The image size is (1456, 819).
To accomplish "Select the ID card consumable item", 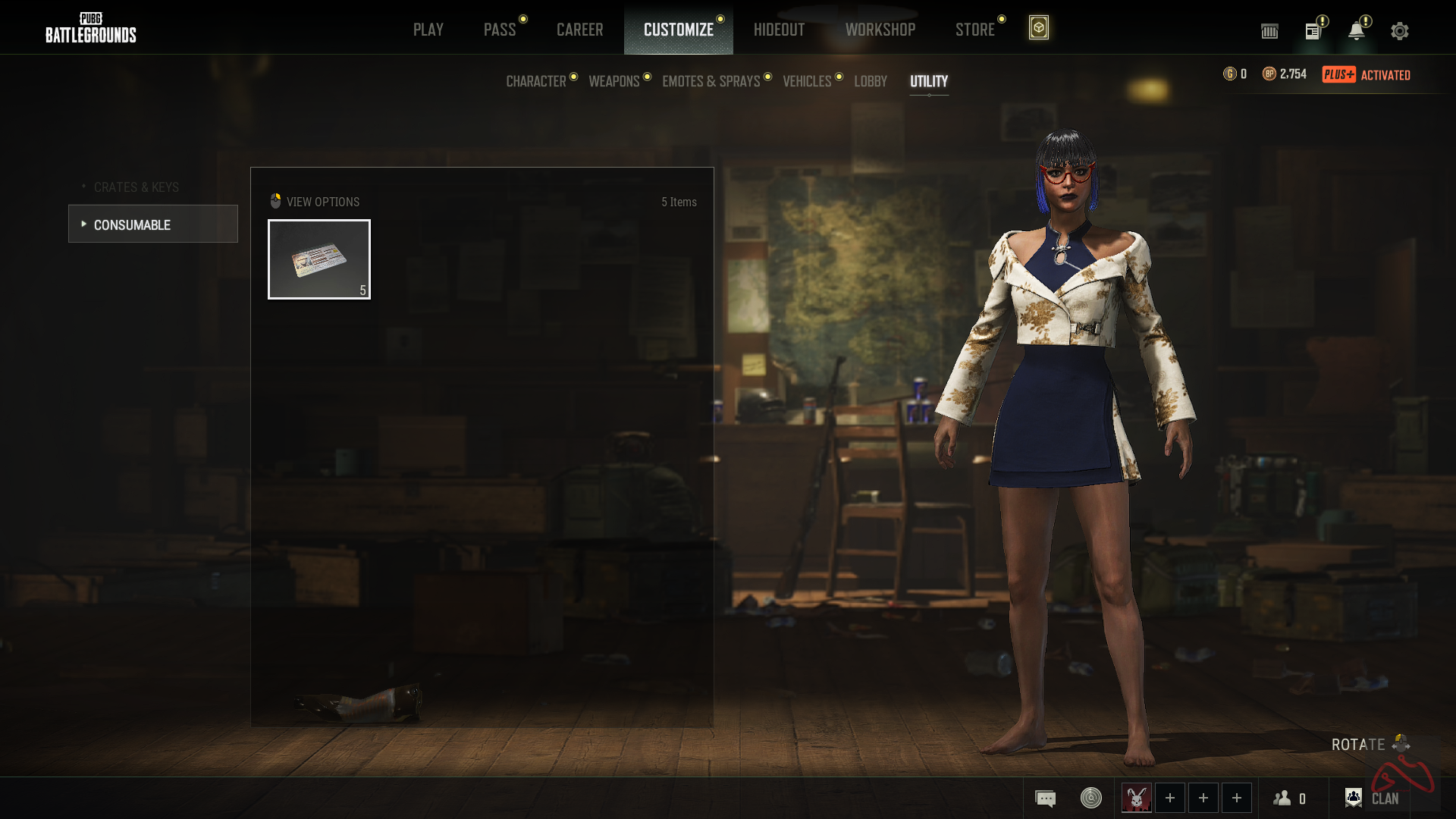I will click(x=319, y=259).
